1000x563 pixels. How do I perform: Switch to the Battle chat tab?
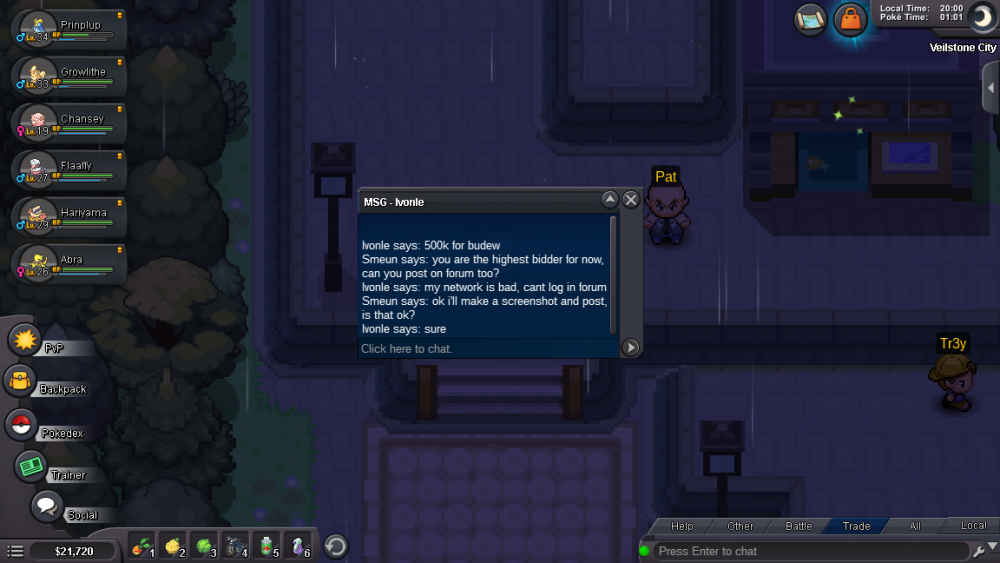coord(799,526)
